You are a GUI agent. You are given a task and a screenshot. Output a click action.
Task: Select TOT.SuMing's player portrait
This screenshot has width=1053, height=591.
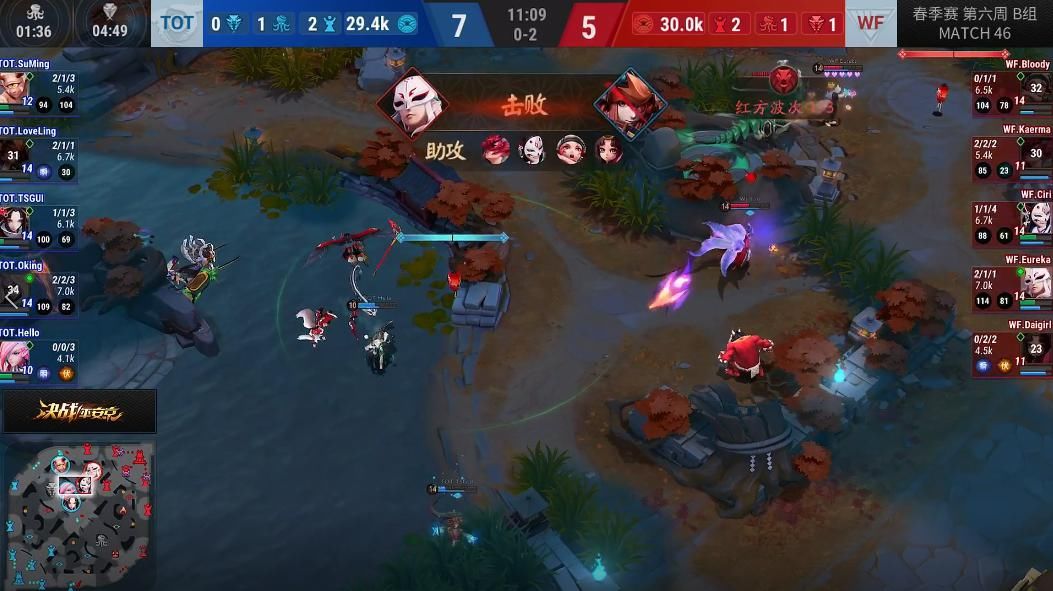(x=13, y=87)
